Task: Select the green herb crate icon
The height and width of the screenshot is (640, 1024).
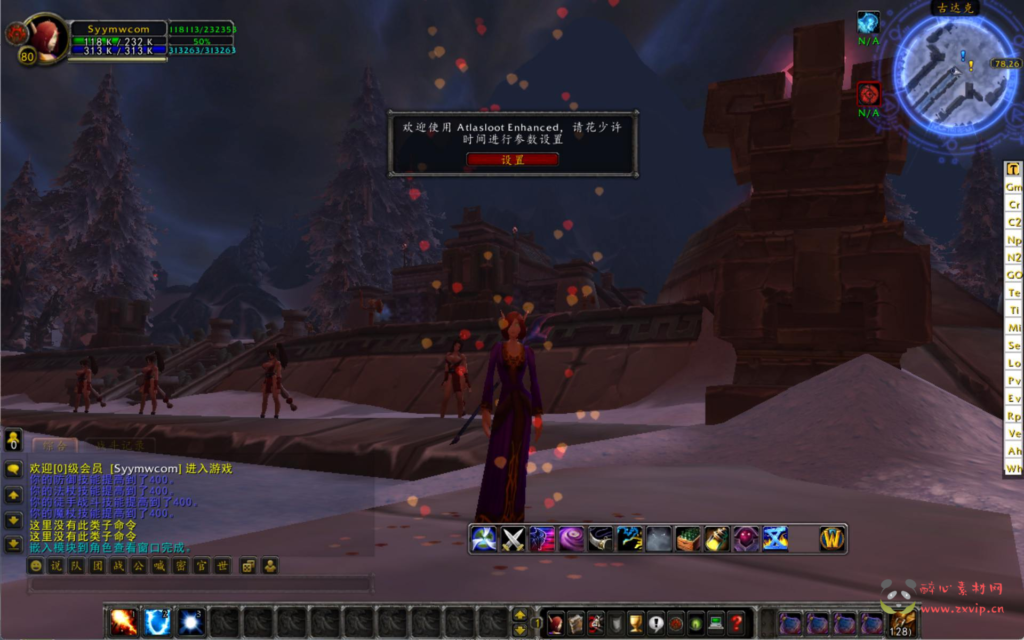Action: click(x=687, y=539)
